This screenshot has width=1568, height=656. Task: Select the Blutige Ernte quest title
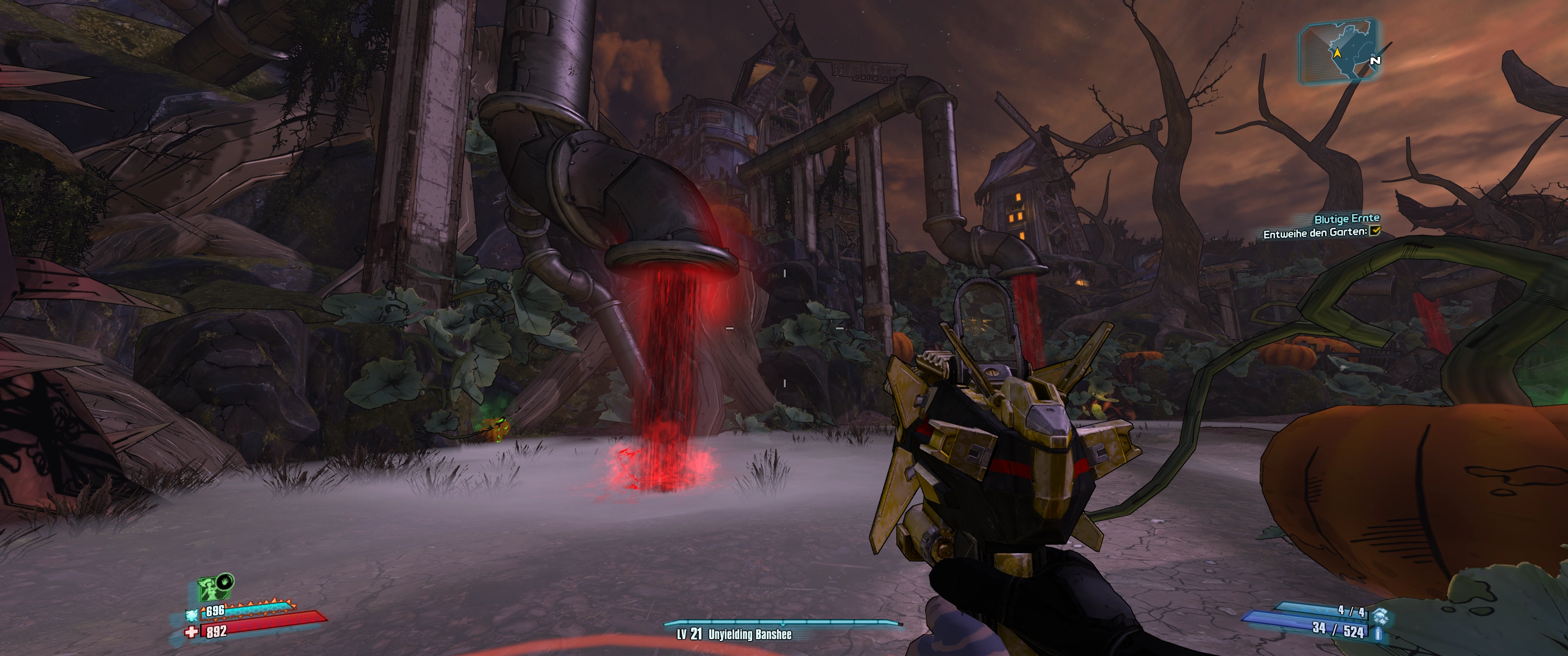[x=1346, y=219]
